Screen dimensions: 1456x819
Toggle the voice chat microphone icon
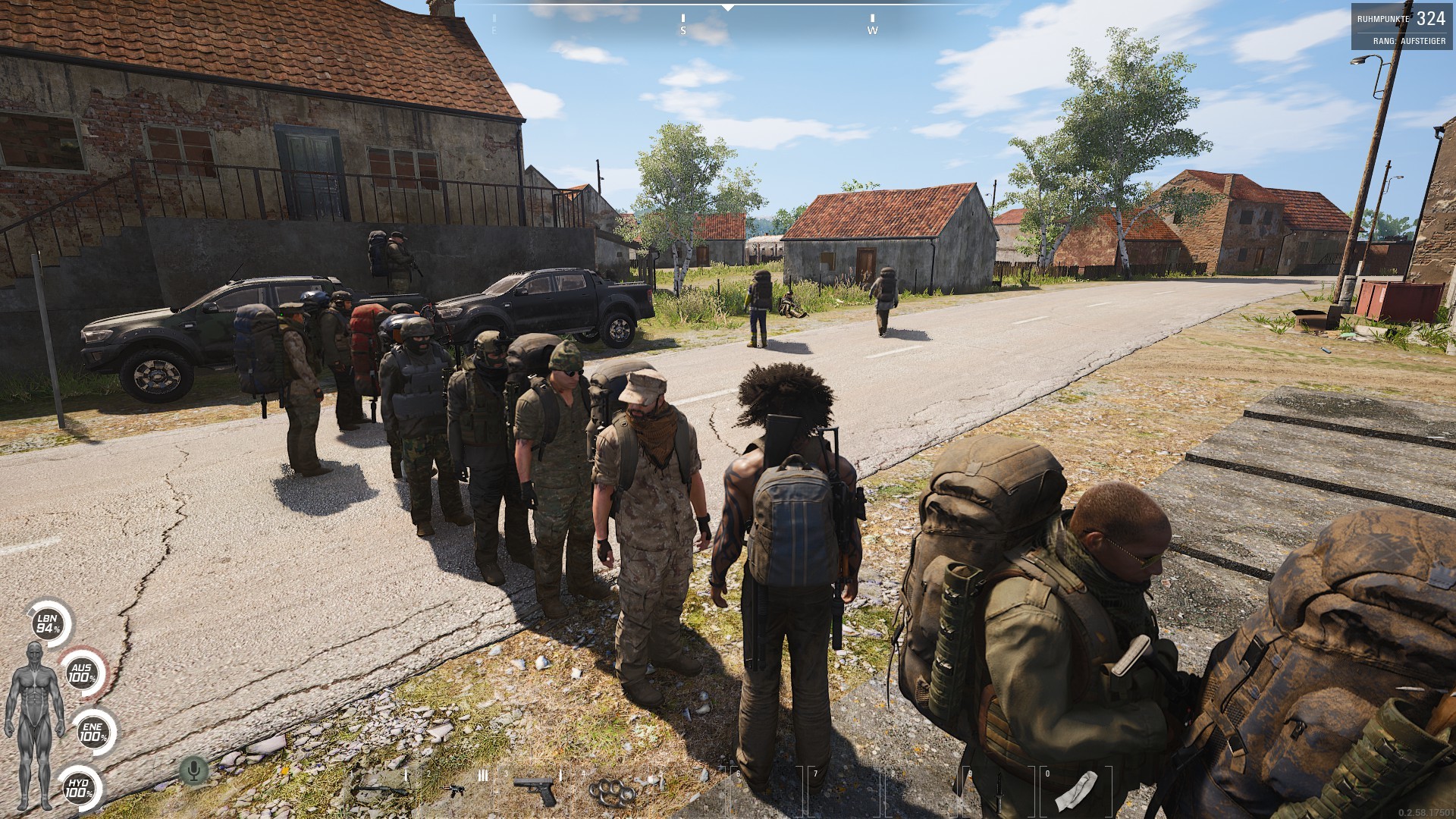[x=193, y=771]
